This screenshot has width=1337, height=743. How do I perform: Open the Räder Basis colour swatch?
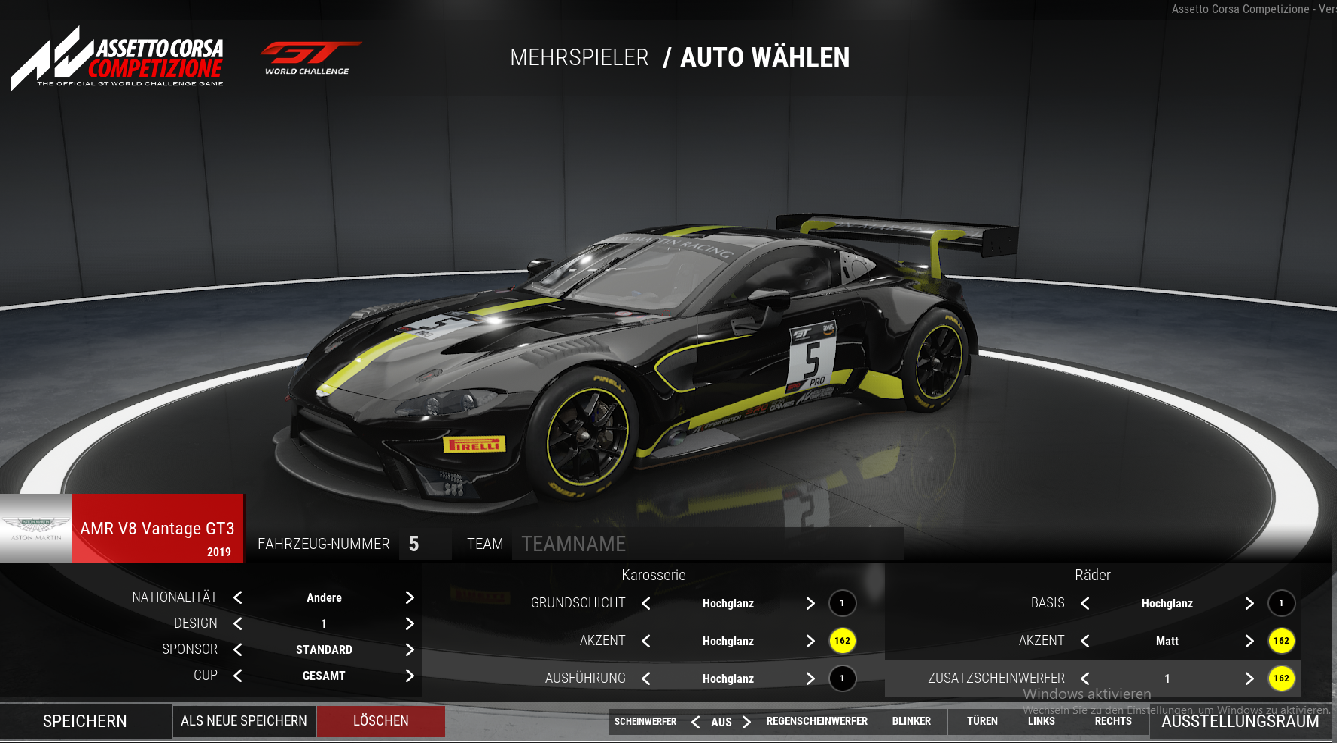[1281, 603]
